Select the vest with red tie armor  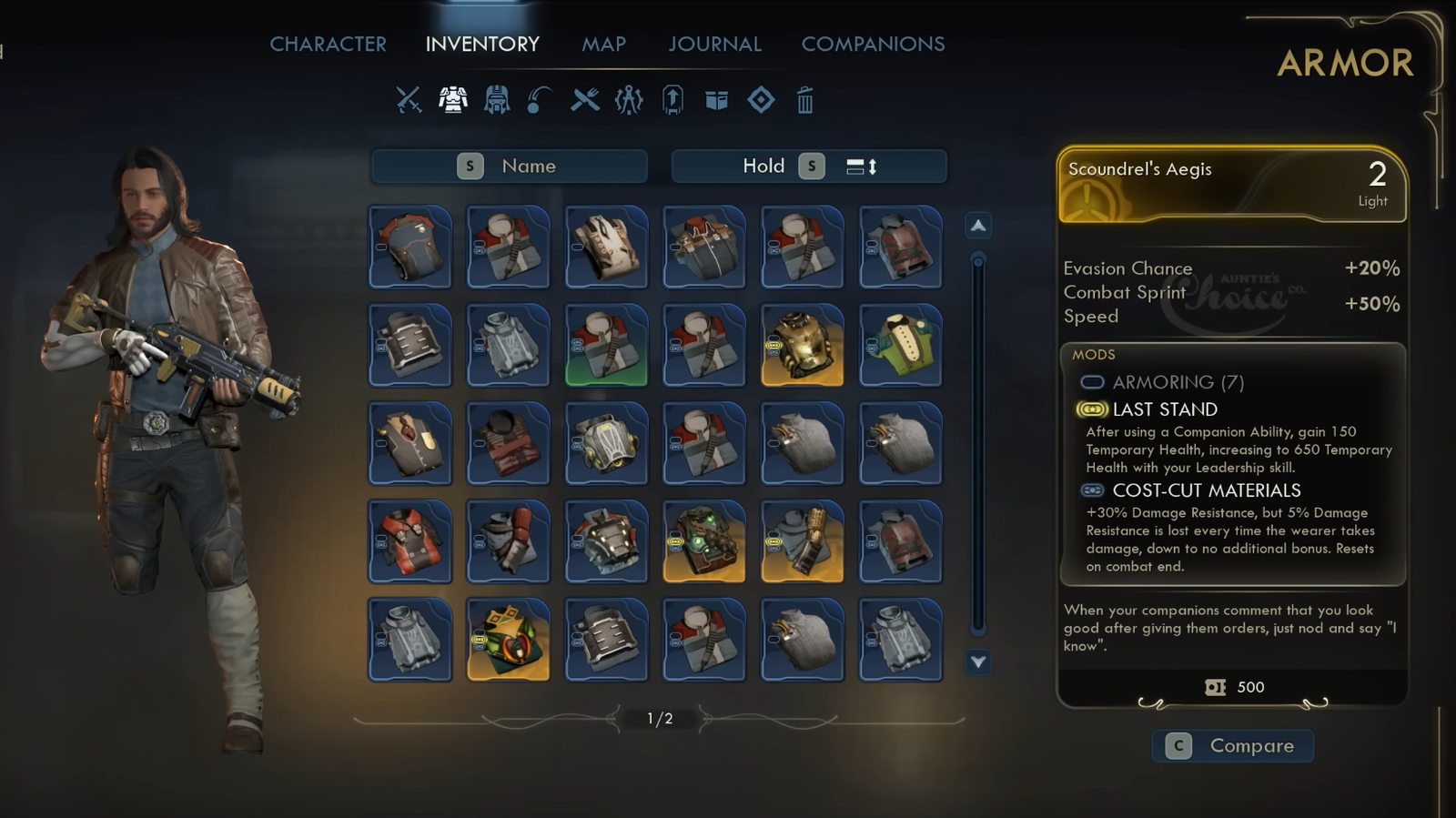click(409, 443)
